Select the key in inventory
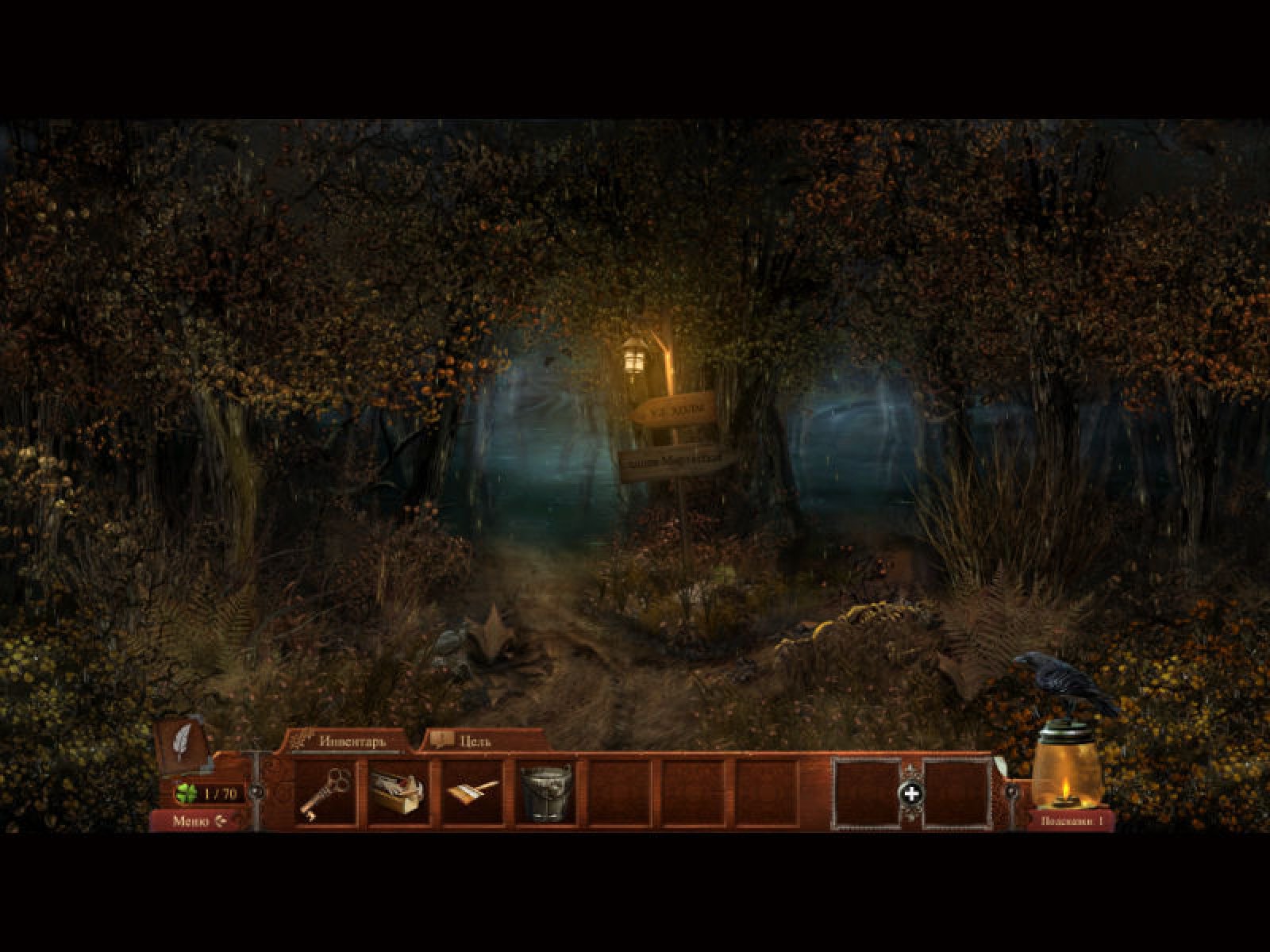This screenshot has height=952, width=1270. [x=325, y=792]
